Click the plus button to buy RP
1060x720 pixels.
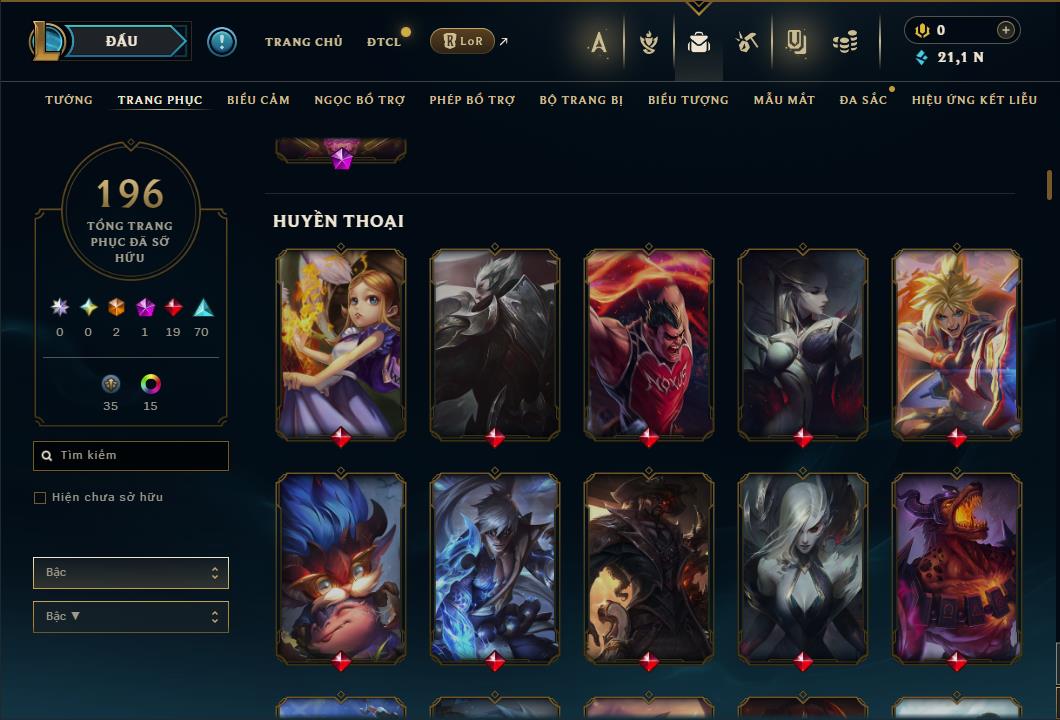click(1006, 30)
